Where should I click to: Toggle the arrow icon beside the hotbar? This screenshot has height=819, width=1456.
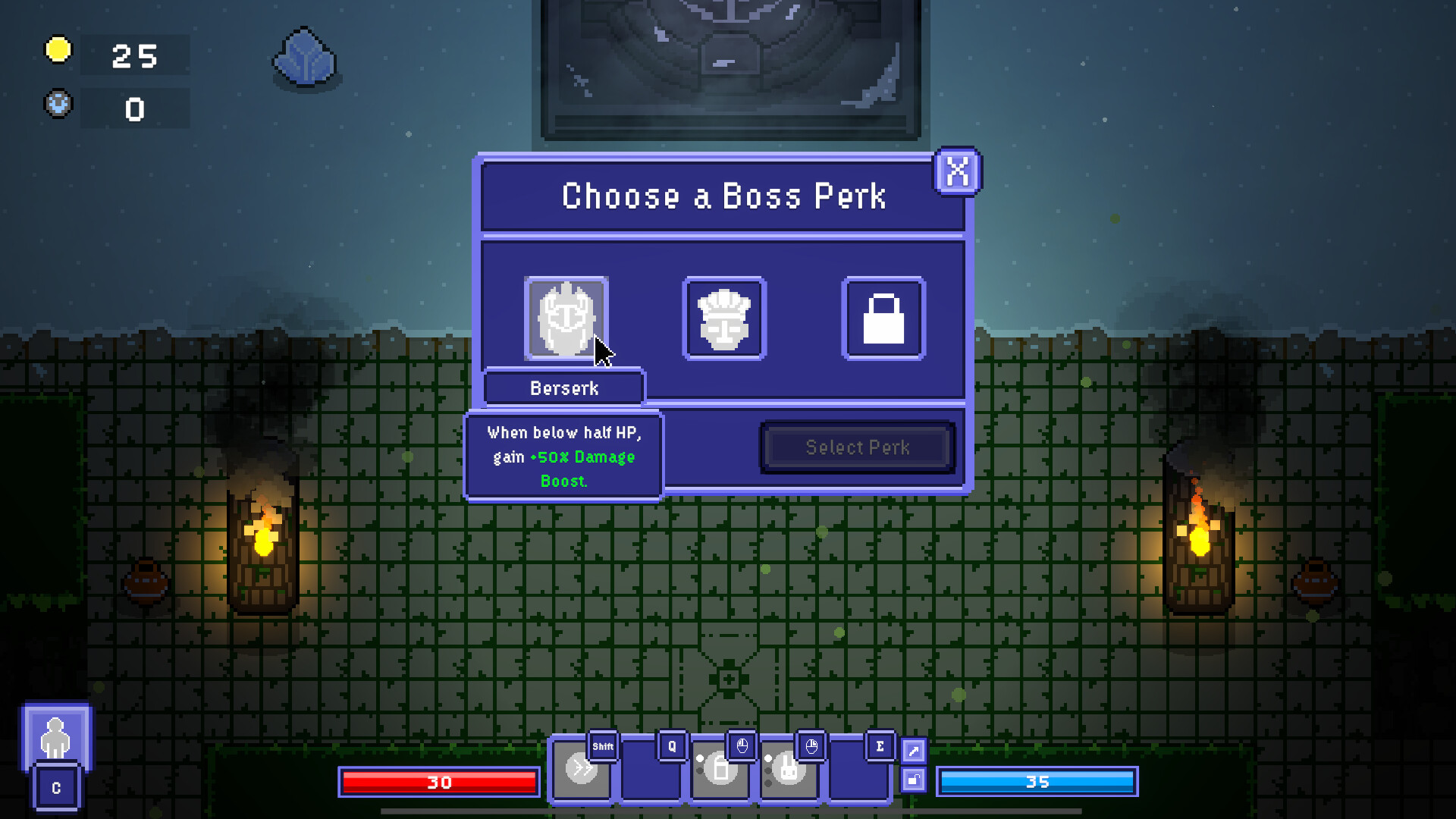pyautogui.click(x=913, y=749)
